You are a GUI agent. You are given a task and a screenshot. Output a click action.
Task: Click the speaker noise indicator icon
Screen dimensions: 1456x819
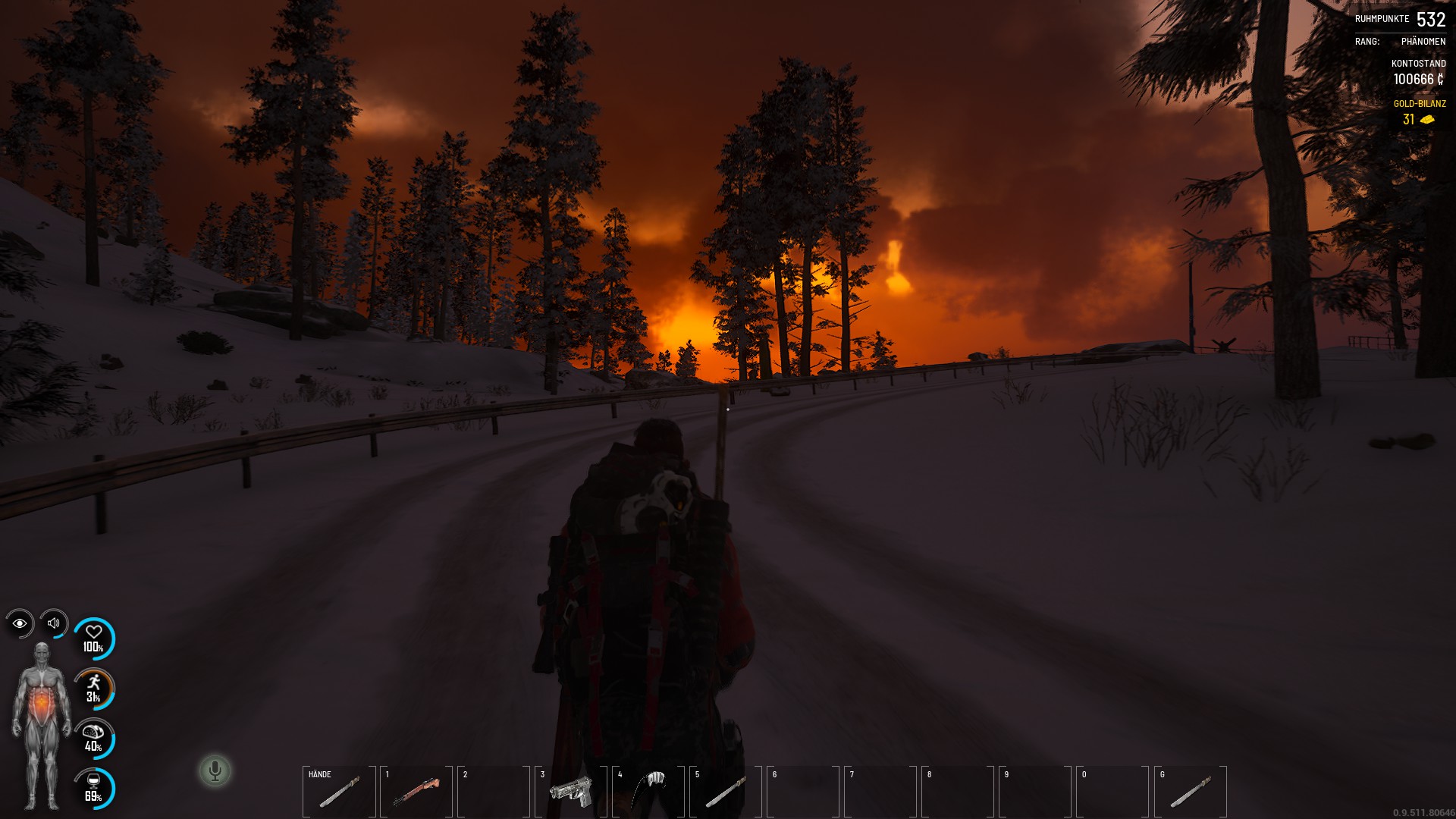tap(54, 623)
